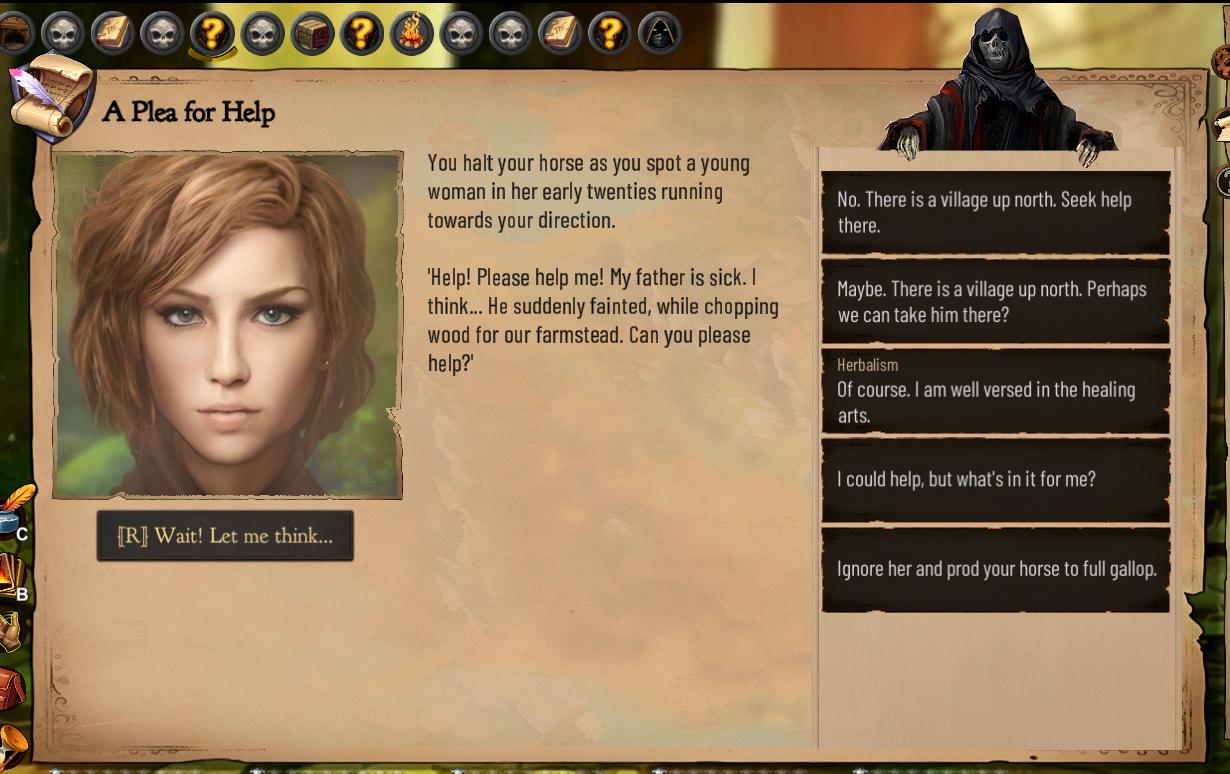Pick the Herbalism healing arts response
The height and width of the screenshot is (774, 1230).
point(995,390)
